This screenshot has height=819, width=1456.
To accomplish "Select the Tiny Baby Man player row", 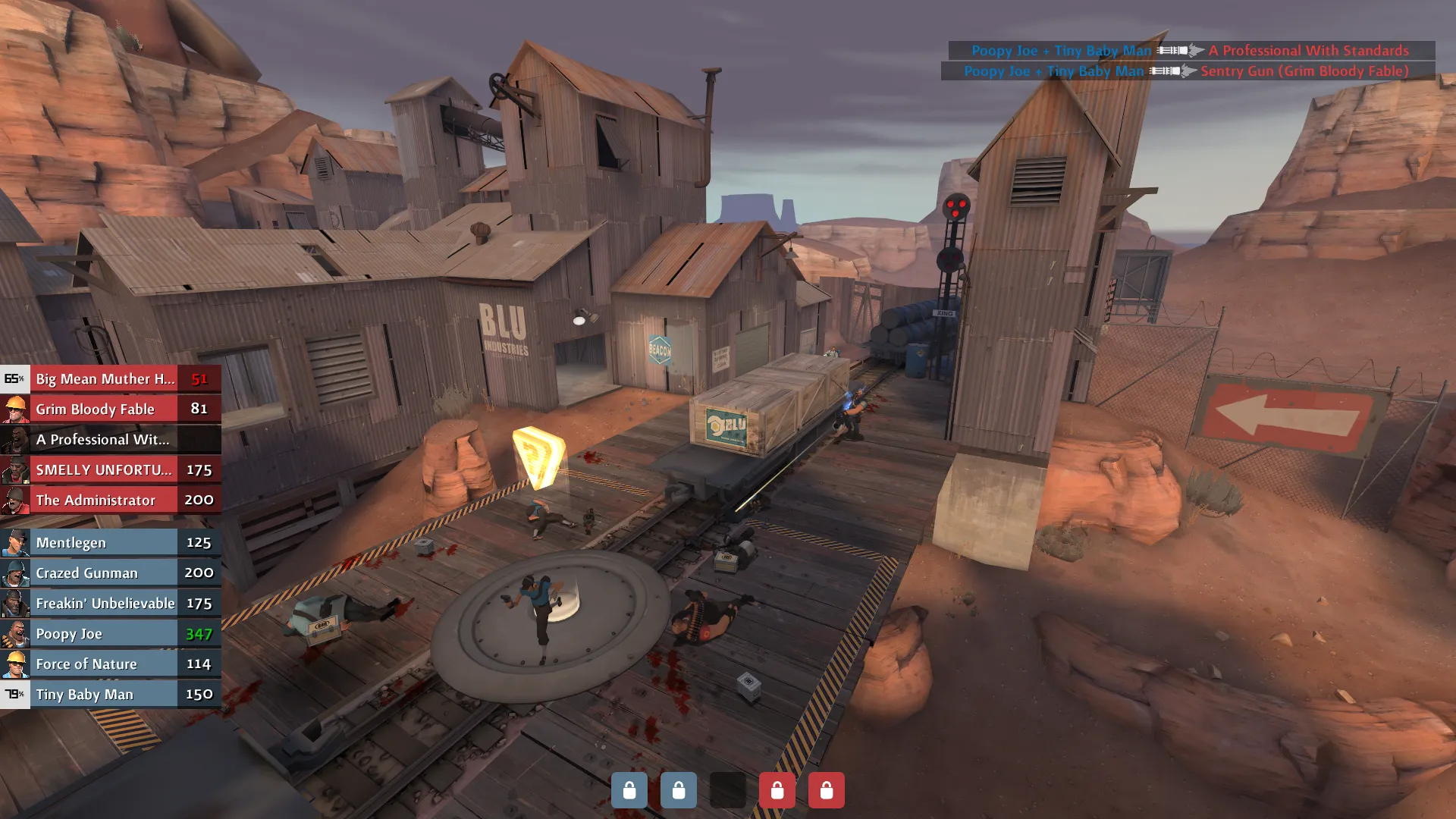I will pos(111,694).
